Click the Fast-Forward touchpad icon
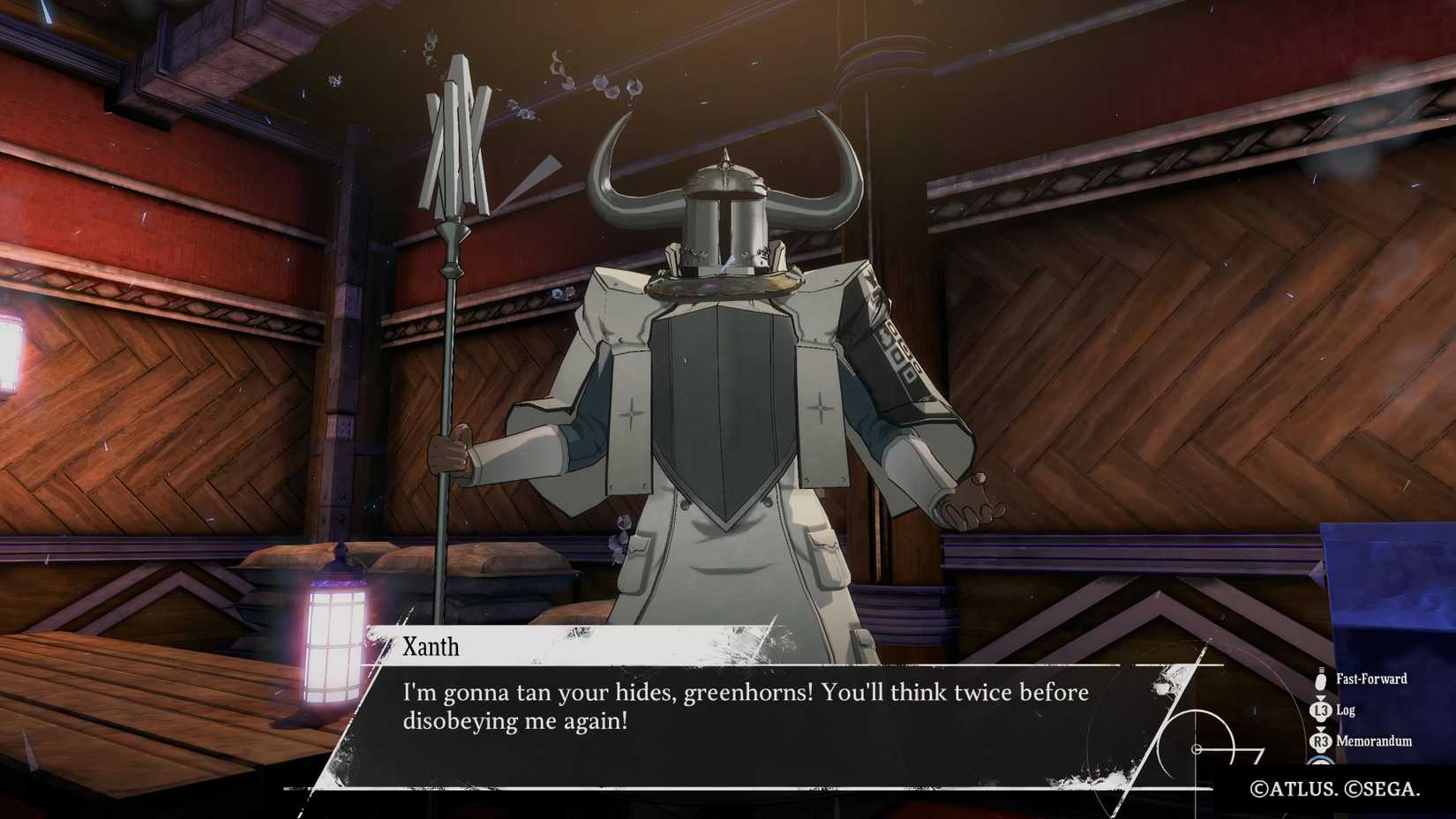The width and height of the screenshot is (1456, 819). pos(1321,680)
